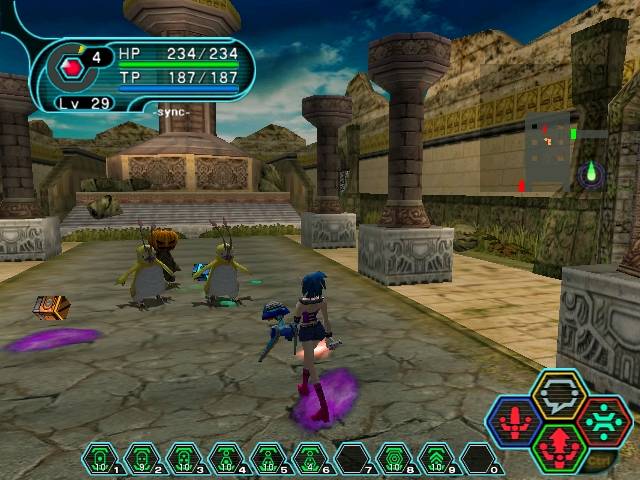Click quick slot 5 on the hotbar
The width and height of the screenshot is (640, 480).
tap(268, 459)
